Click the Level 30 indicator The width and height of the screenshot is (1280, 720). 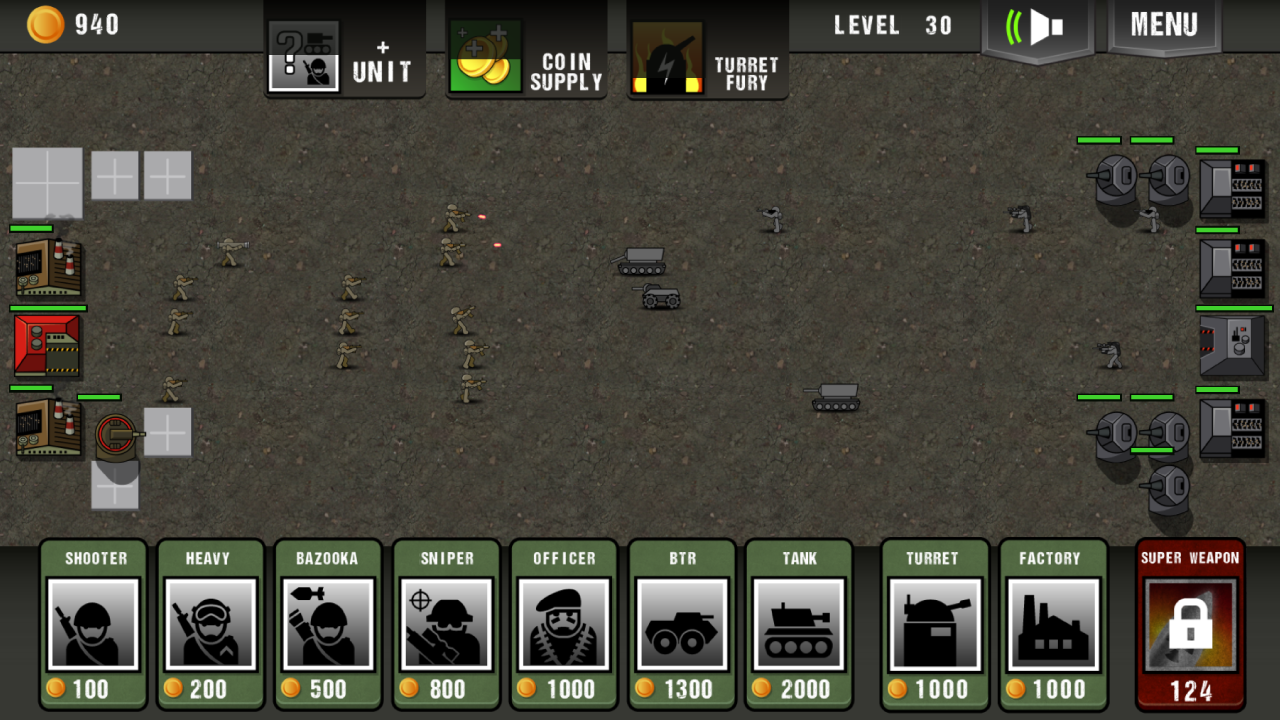tap(888, 27)
